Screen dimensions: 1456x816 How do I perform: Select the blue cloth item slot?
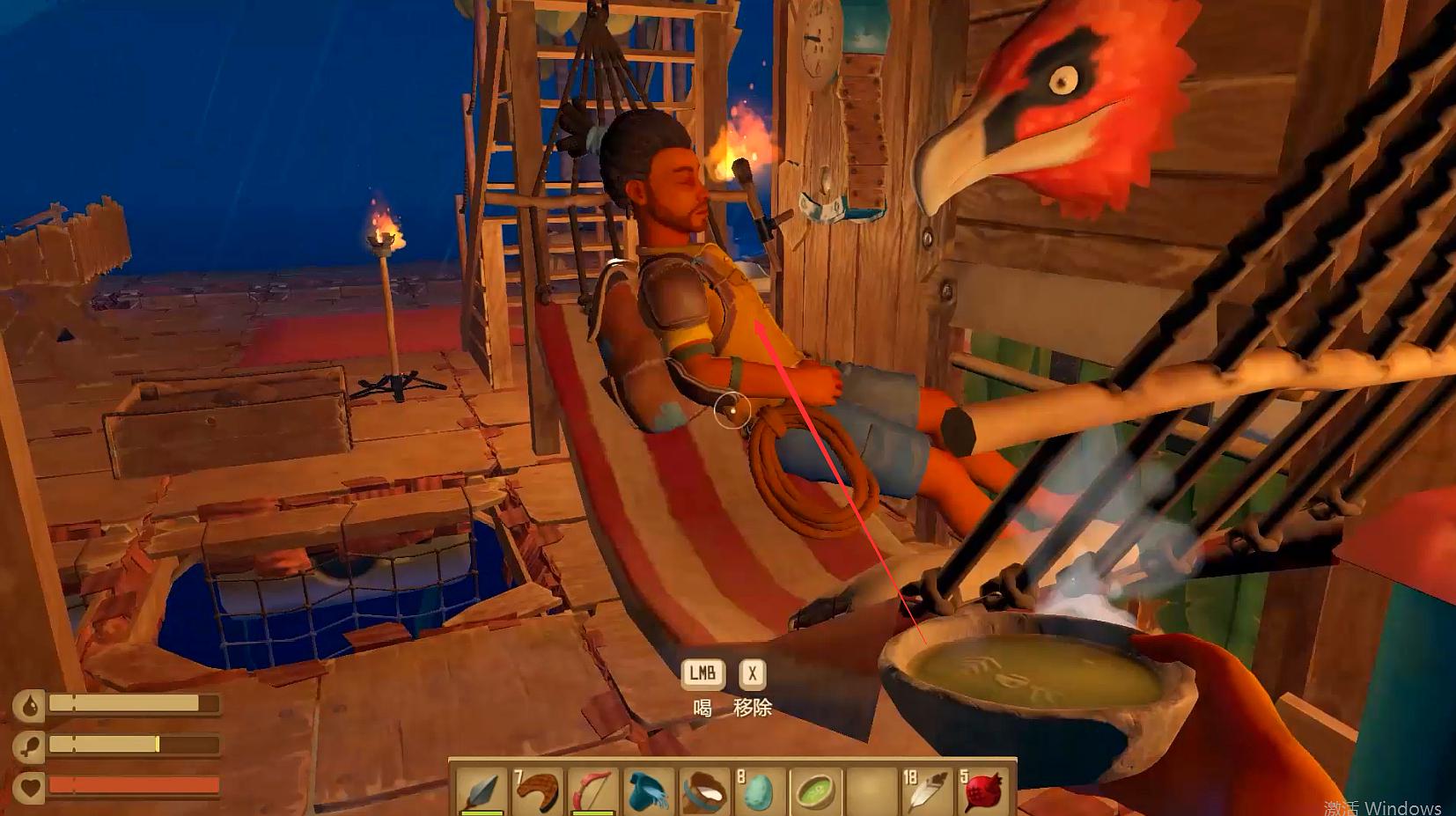coord(648,790)
